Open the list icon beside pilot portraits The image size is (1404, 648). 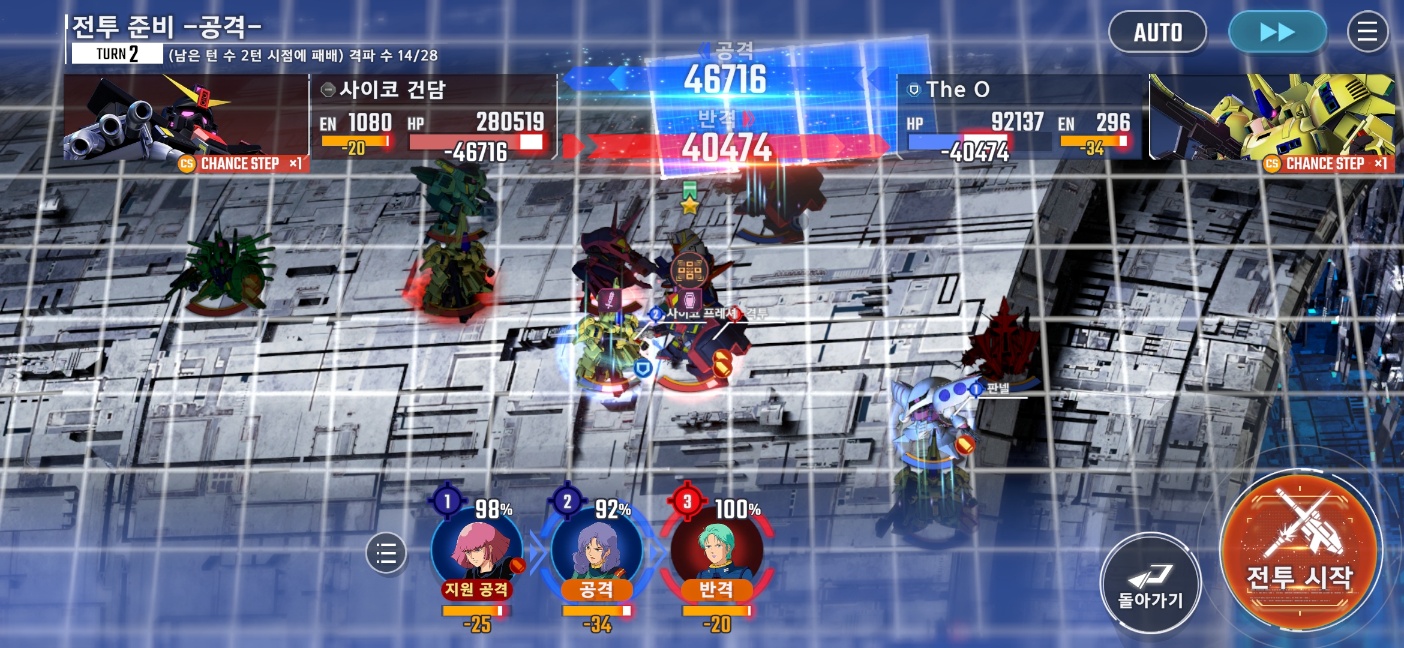[x=387, y=552]
